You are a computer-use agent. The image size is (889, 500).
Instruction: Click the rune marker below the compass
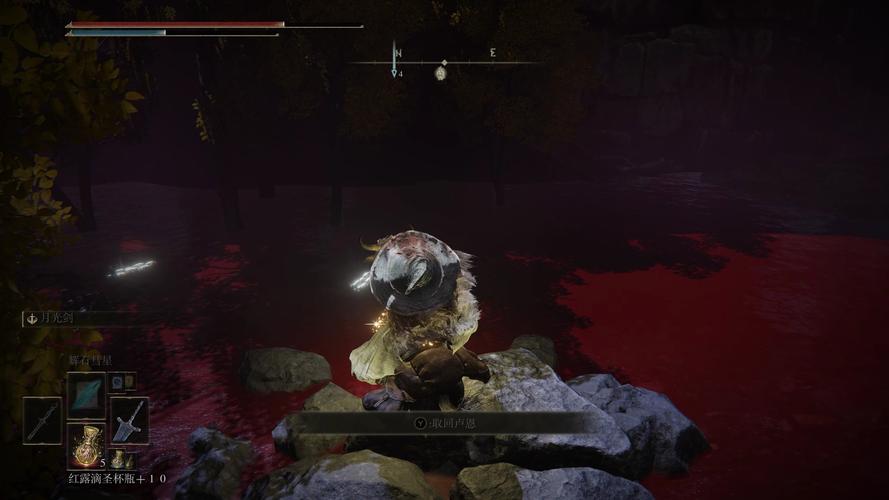coord(441,72)
